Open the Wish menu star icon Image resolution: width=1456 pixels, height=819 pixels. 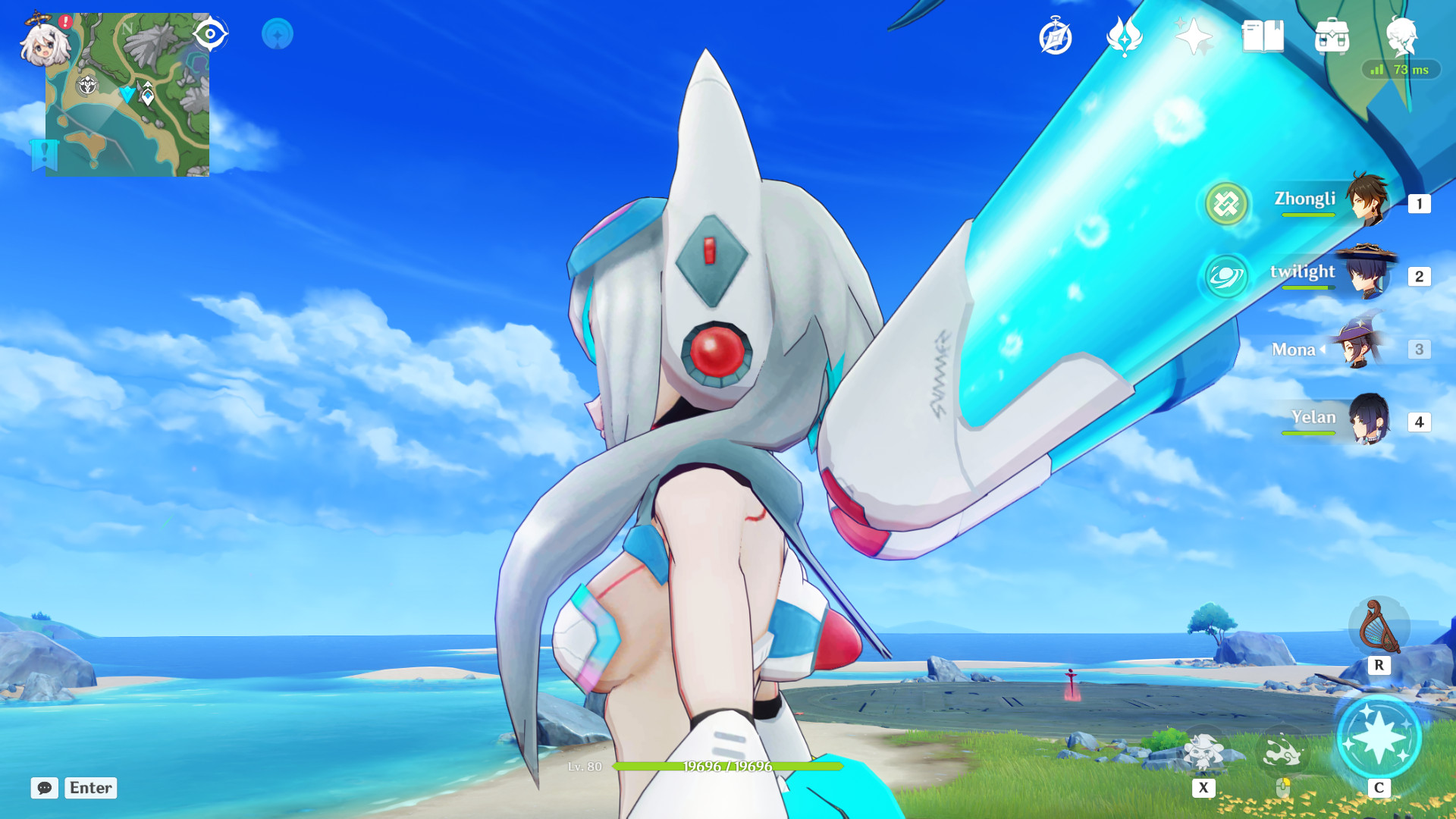[x=1193, y=33]
